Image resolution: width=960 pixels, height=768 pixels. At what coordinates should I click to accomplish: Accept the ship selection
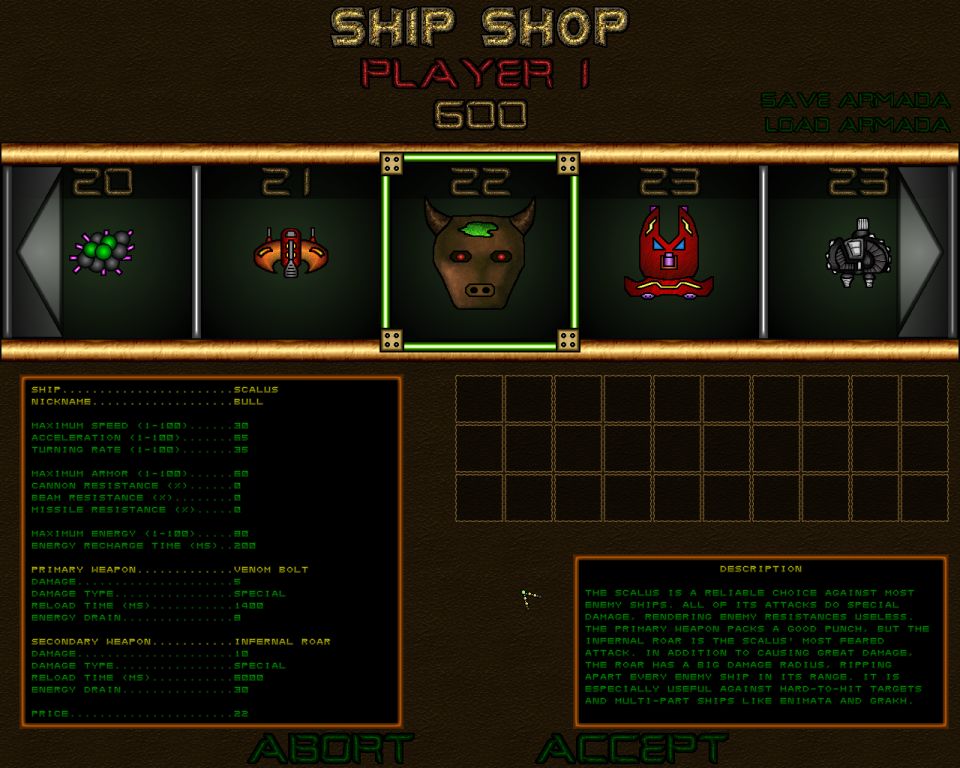[x=632, y=748]
